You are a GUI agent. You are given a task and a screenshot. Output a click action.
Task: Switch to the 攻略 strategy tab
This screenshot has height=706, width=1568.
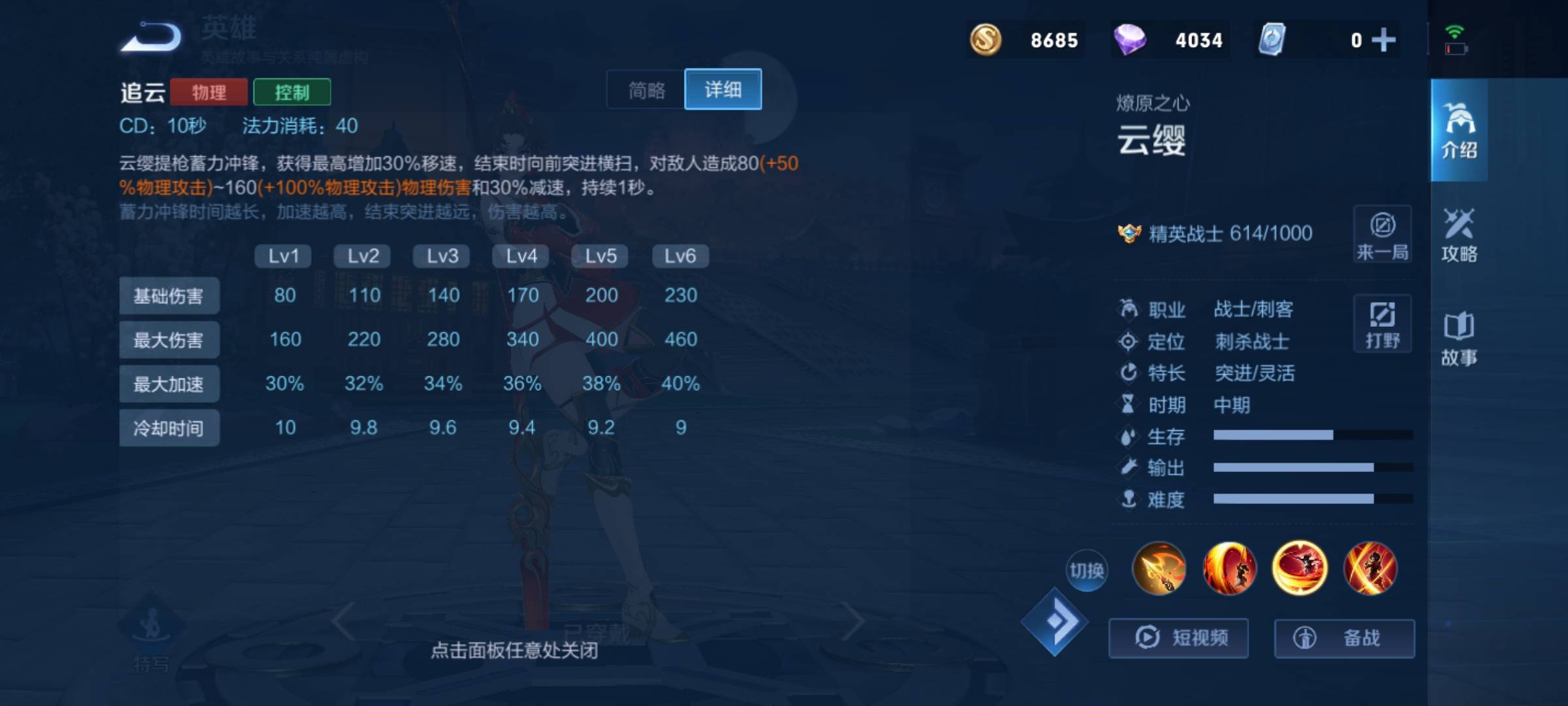click(x=1459, y=235)
